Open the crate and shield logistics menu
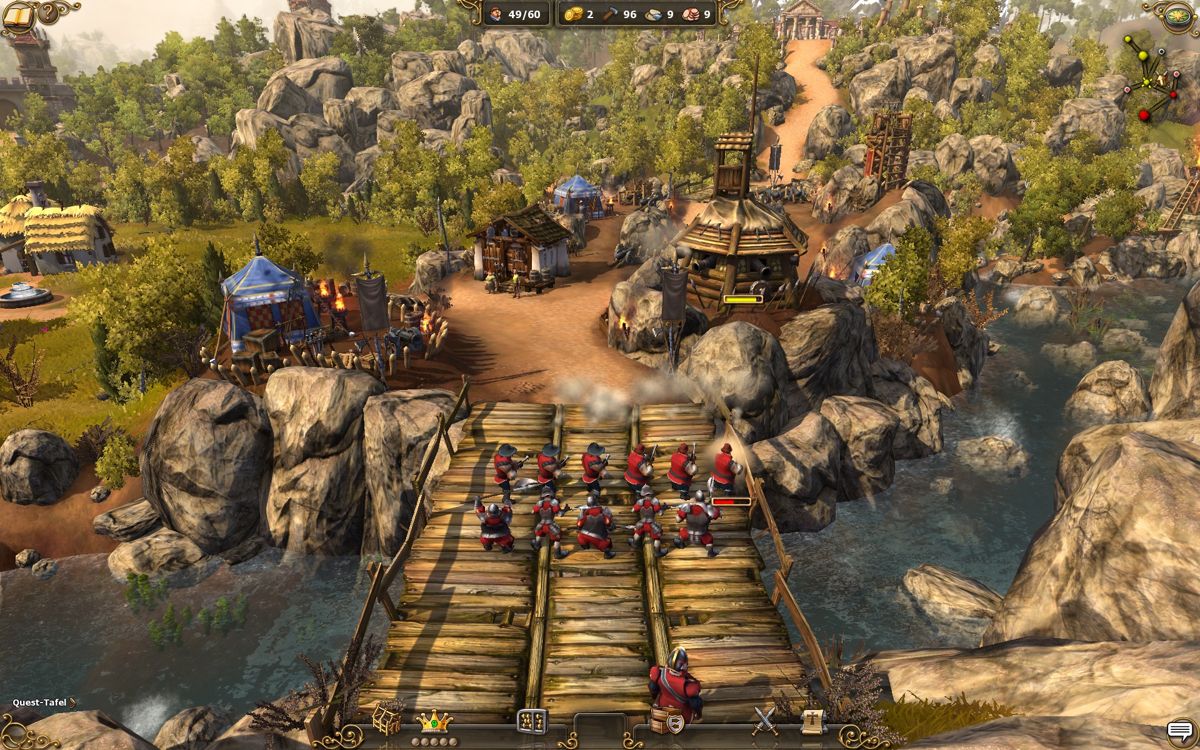This screenshot has height=750, width=1200. [667, 721]
